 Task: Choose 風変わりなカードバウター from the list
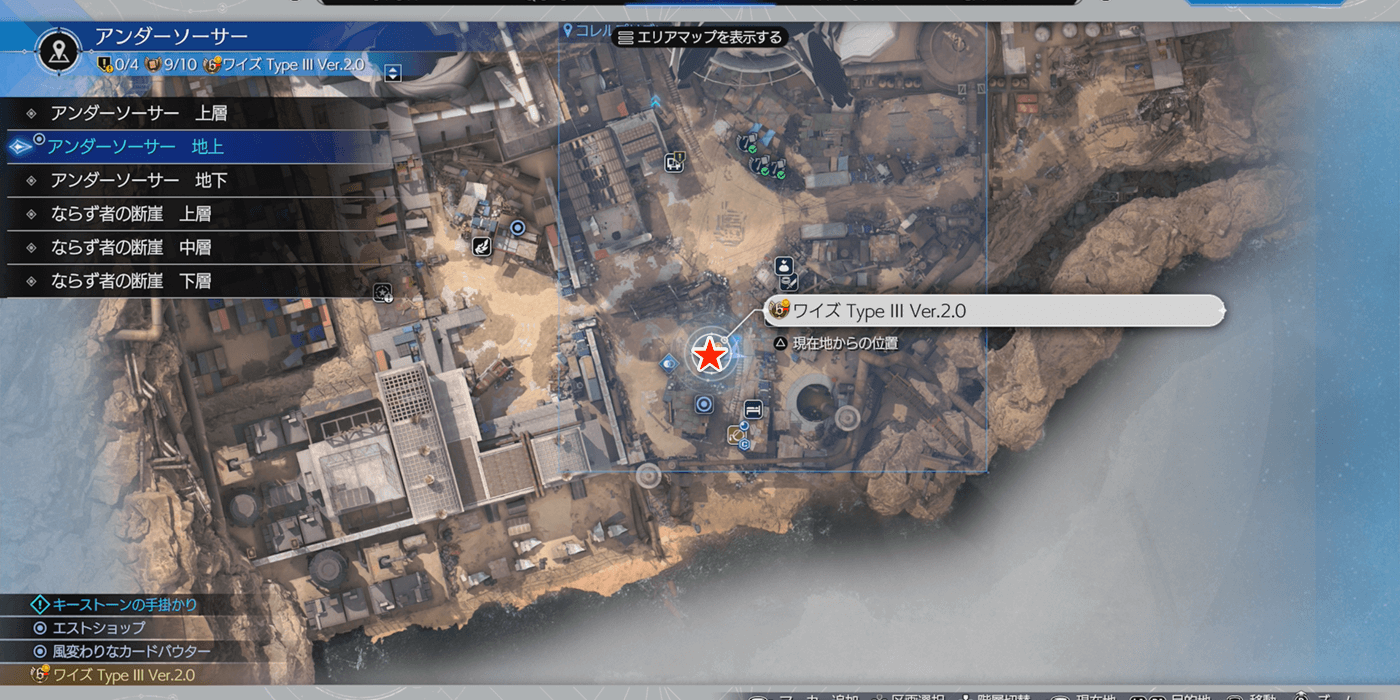pyautogui.click(x=130, y=651)
